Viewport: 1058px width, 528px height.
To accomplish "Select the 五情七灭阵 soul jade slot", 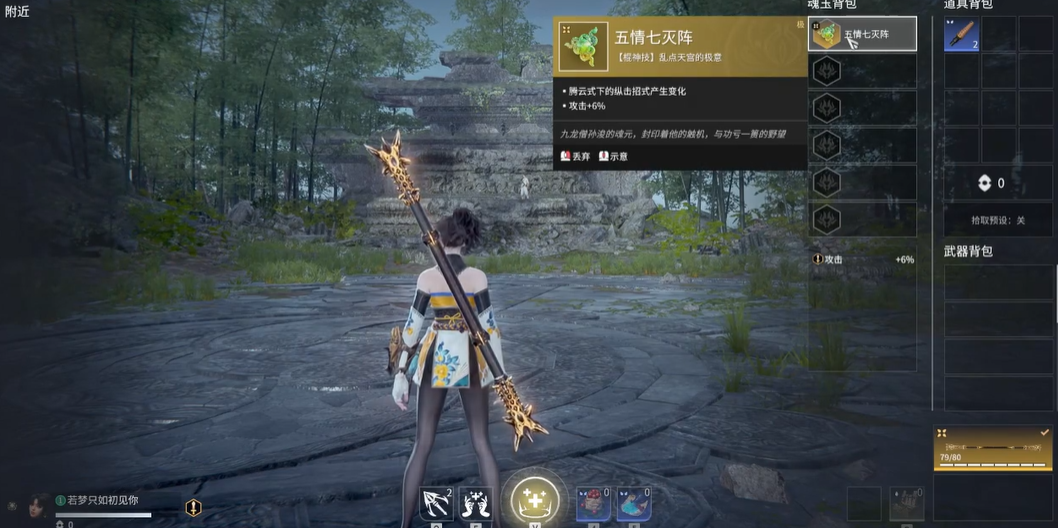I will point(861,35).
